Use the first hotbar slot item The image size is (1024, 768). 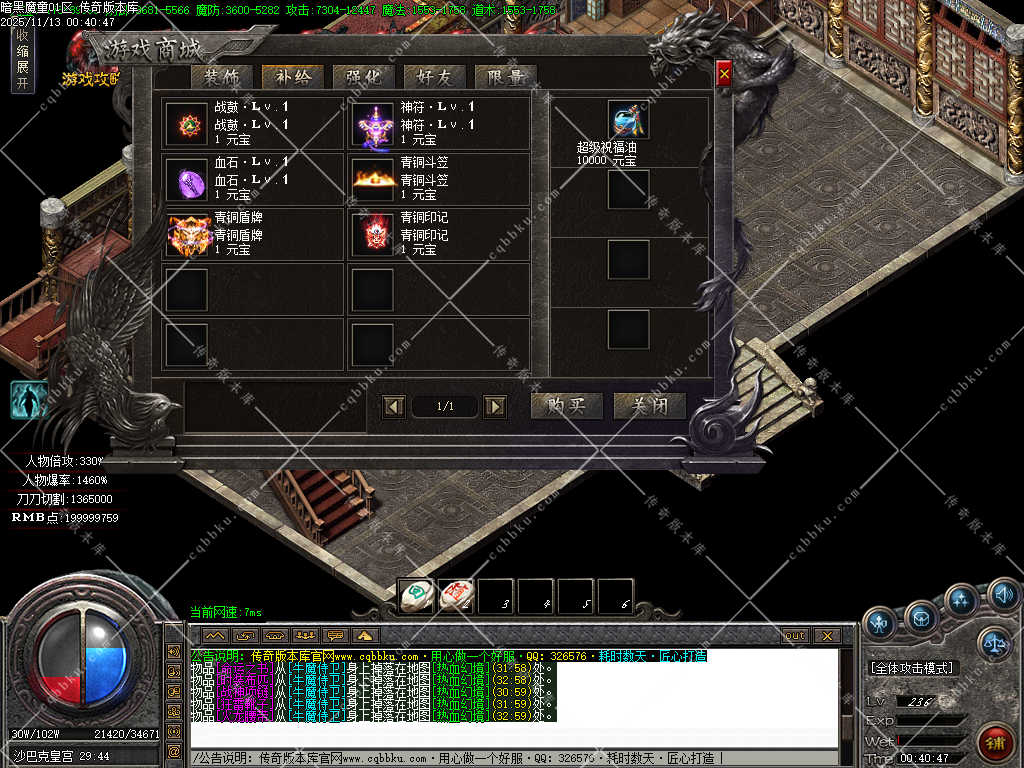416,596
